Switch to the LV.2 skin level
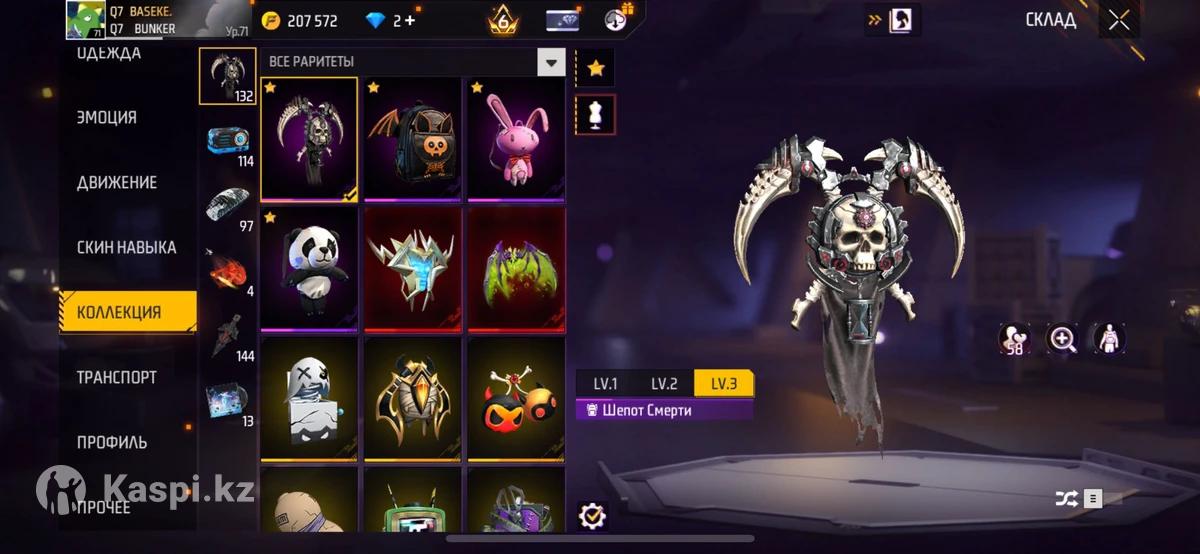 664,383
